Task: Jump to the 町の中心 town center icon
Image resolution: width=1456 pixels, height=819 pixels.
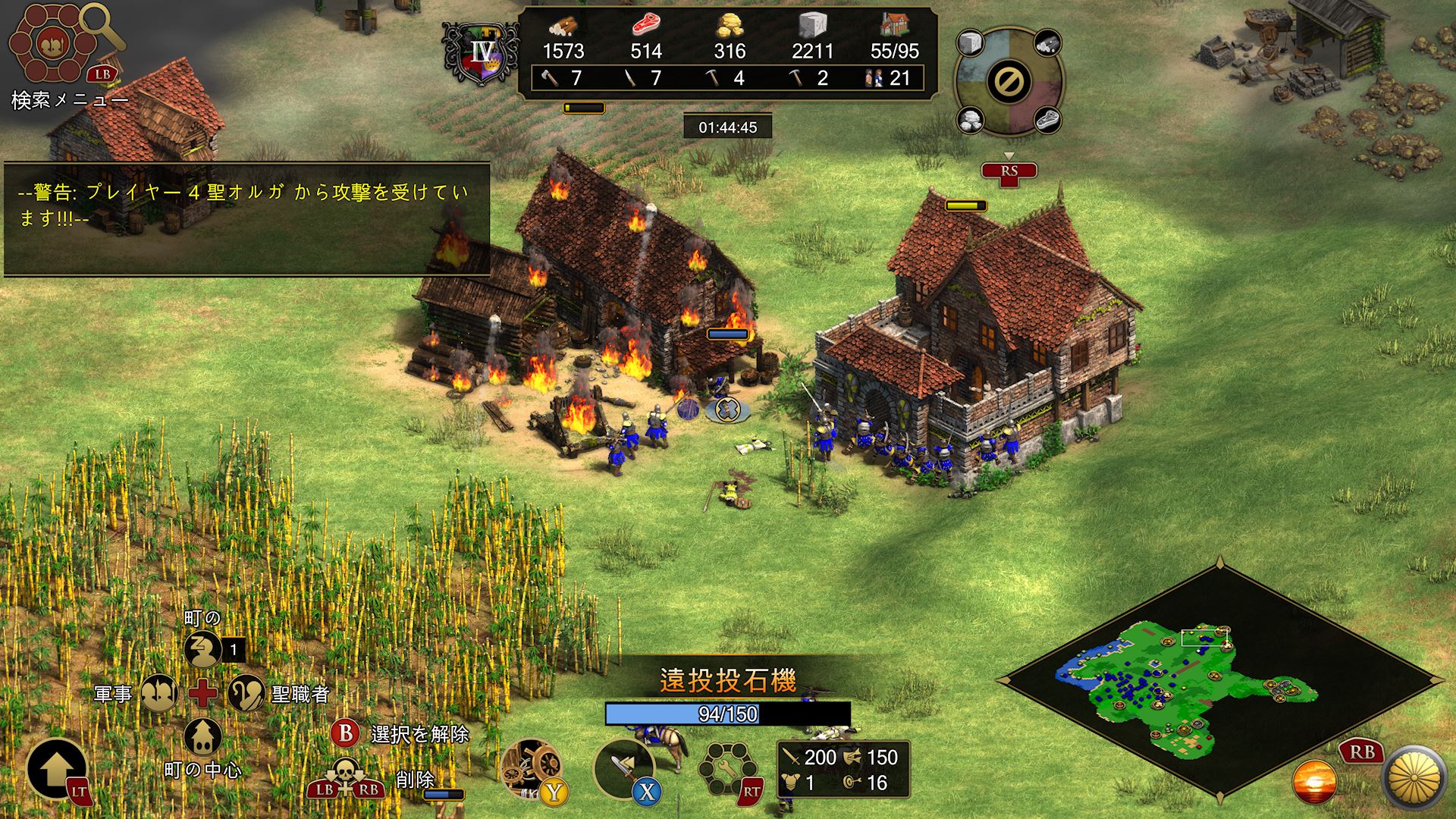Action: [202, 736]
